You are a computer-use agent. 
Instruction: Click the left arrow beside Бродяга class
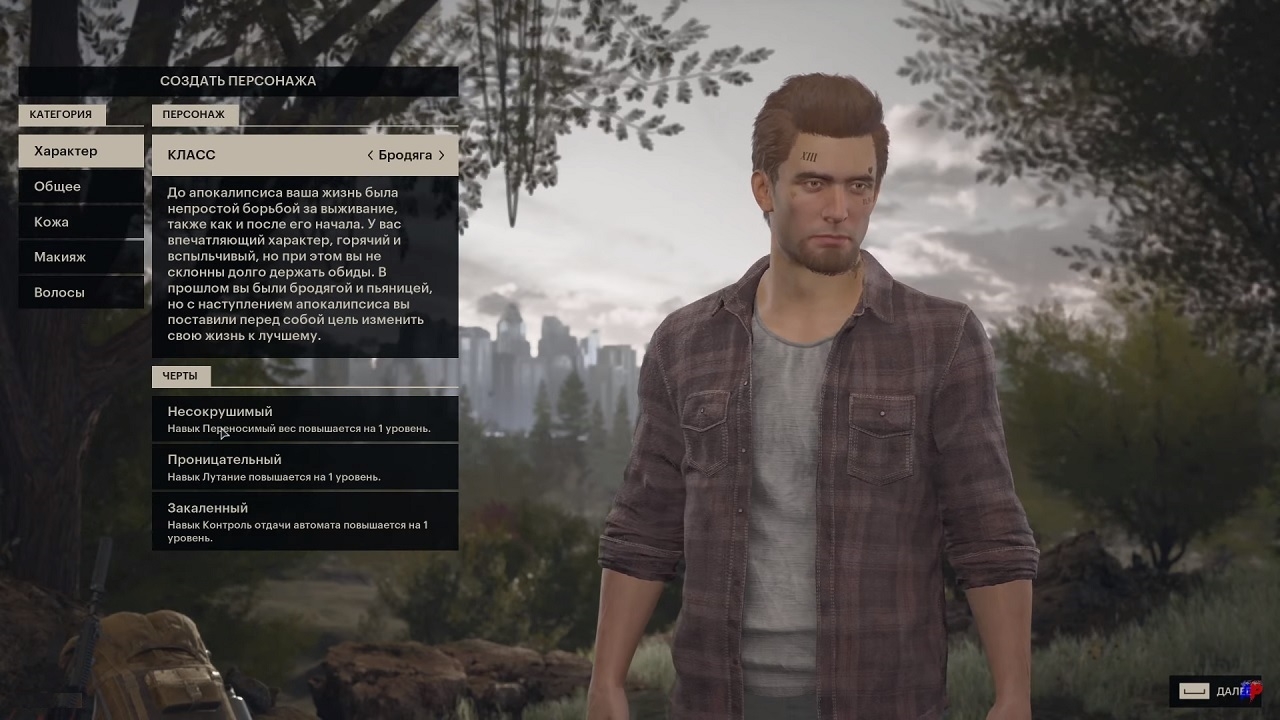pyautogui.click(x=370, y=155)
